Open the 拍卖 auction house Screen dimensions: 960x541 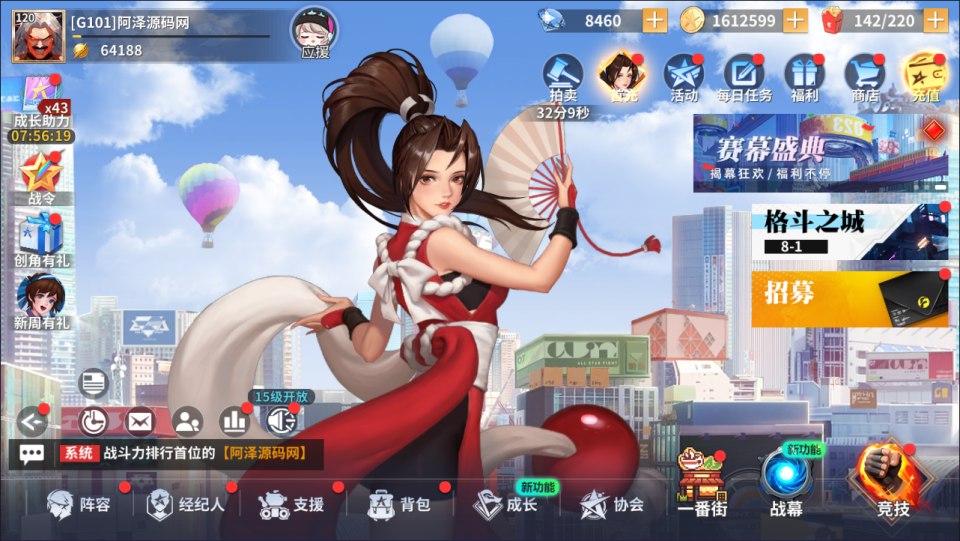tap(562, 78)
